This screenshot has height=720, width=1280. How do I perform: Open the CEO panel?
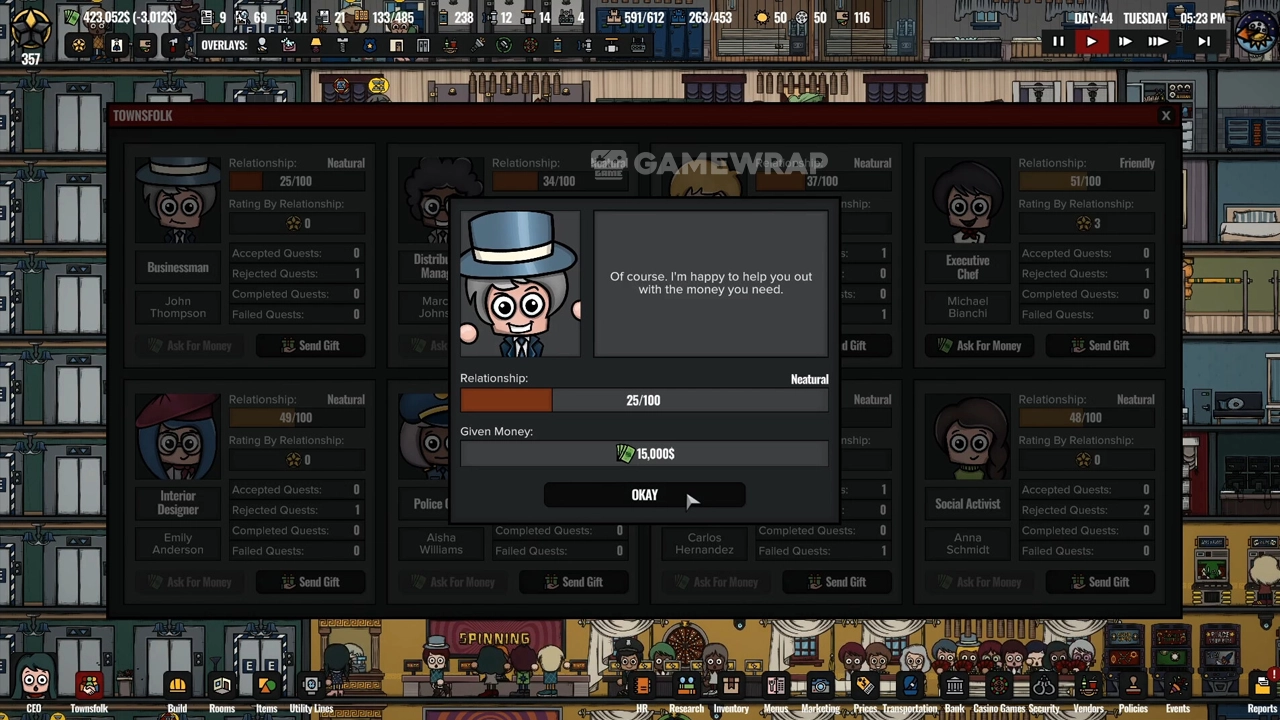34,689
